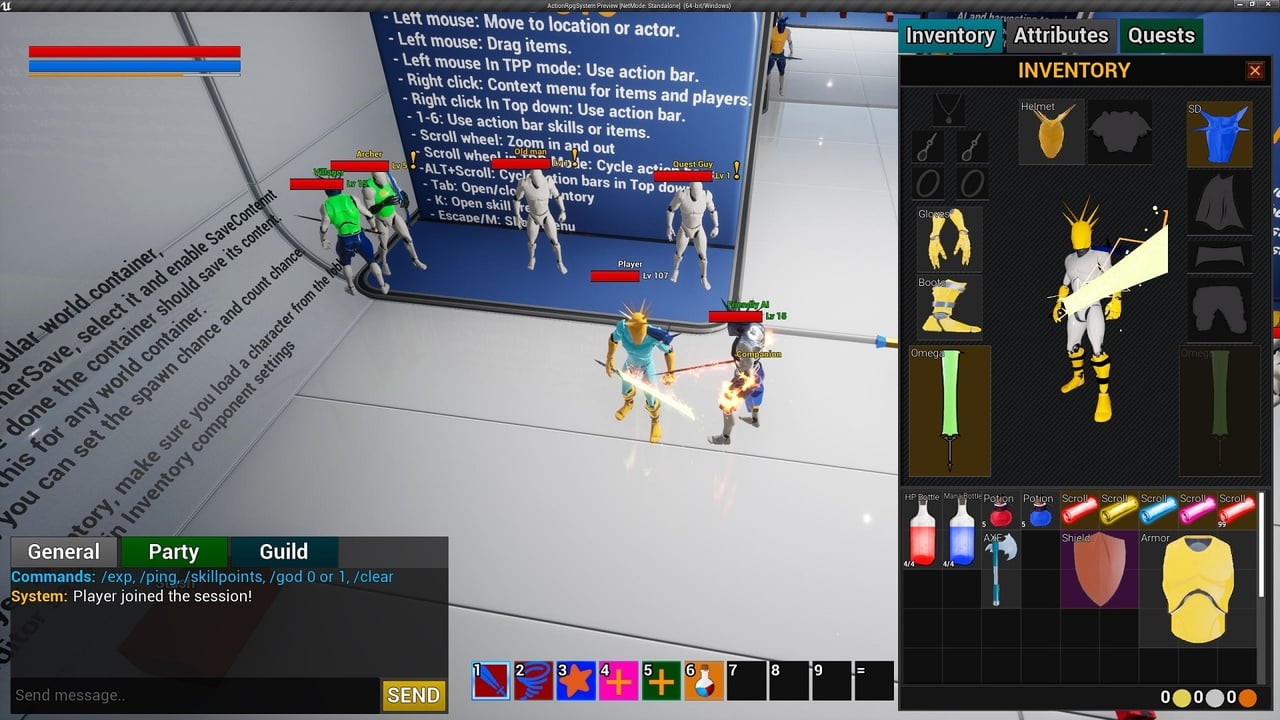Activate the sword skill in hotbar slot 1
The width and height of the screenshot is (1280, 720).
click(491, 681)
